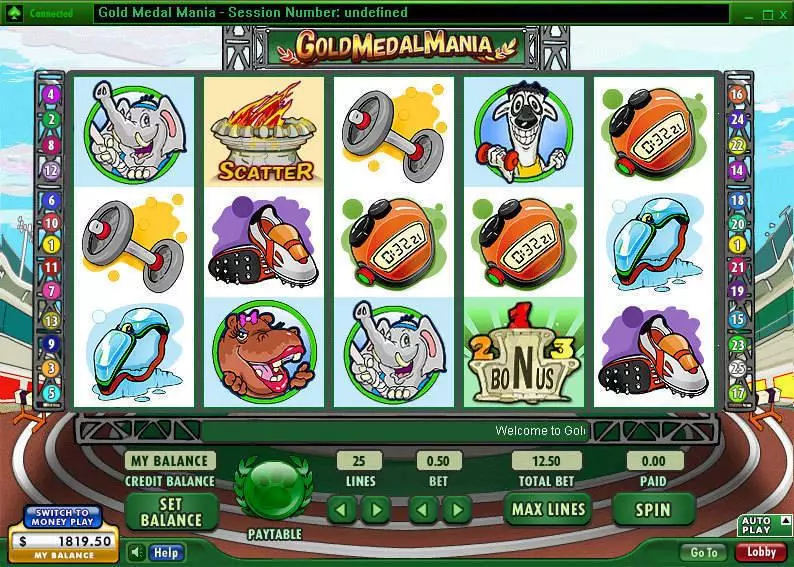Increase the number of lines
794x567 pixels.
374,510
